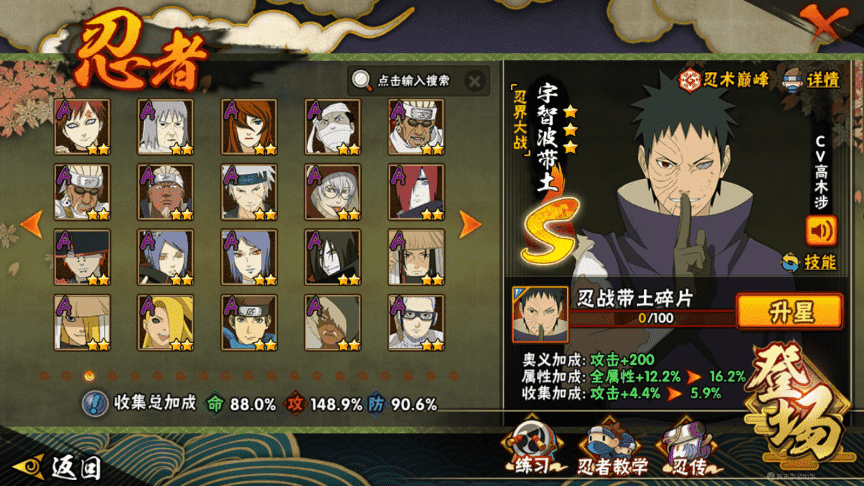Pick the blonde Deidara portrait
Image resolution: width=864 pixels, height=486 pixels.
coord(166,321)
